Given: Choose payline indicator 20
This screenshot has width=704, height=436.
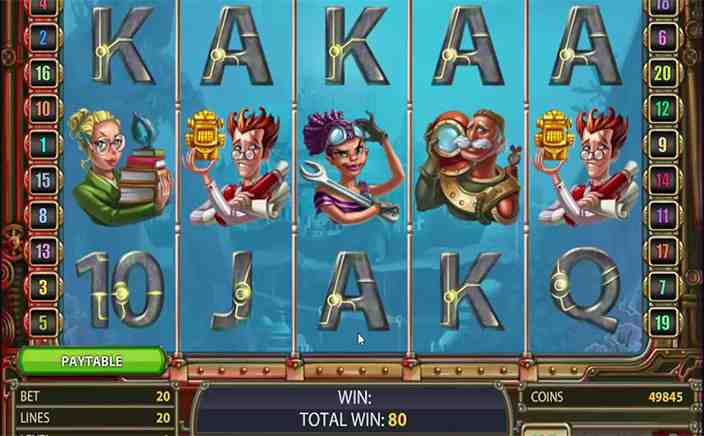Looking at the screenshot, I should [x=662, y=74].
